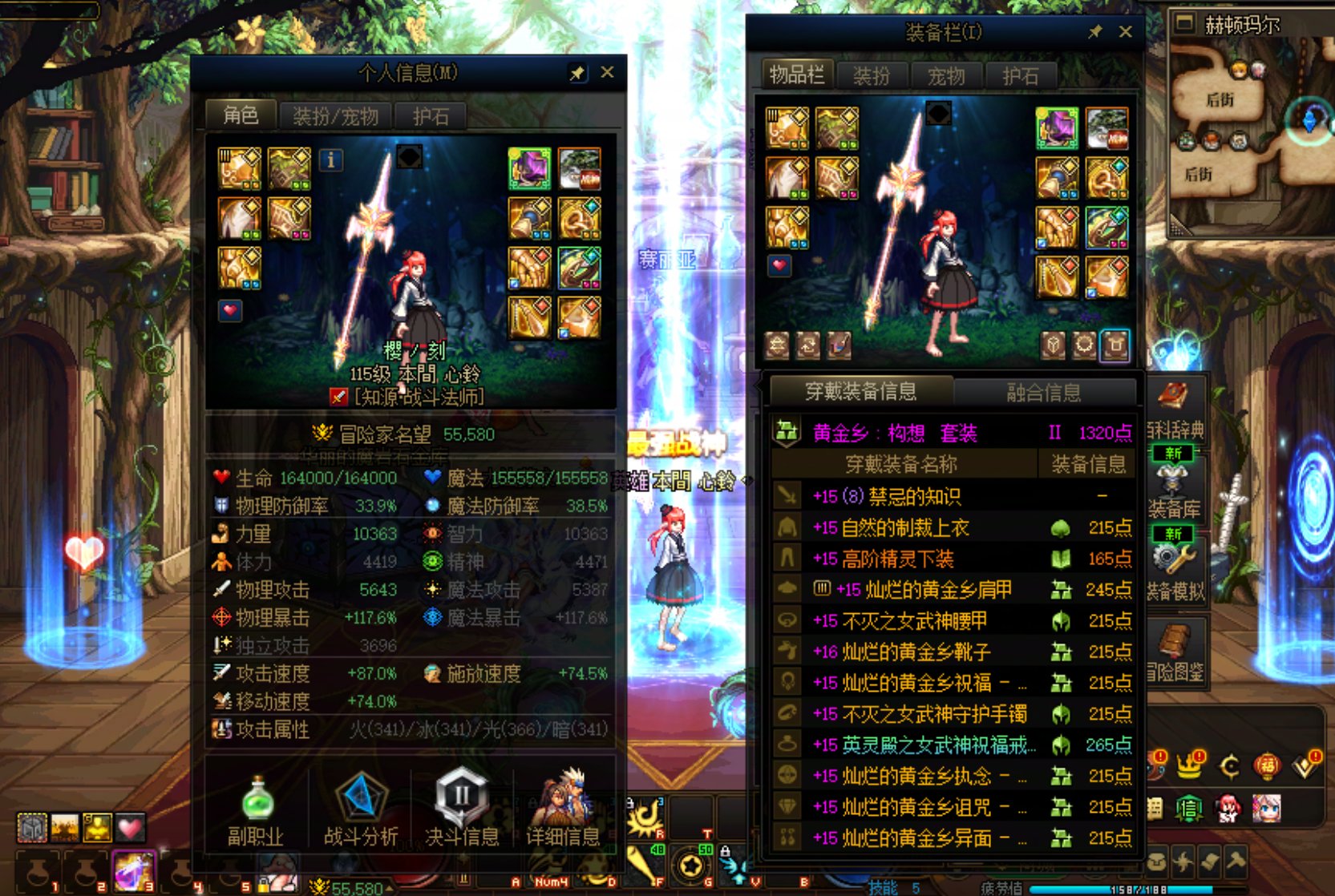Screen dimensions: 1335x896
Task: Toggle the pin on the 装备栏 window
Action: click(x=1095, y=33)
